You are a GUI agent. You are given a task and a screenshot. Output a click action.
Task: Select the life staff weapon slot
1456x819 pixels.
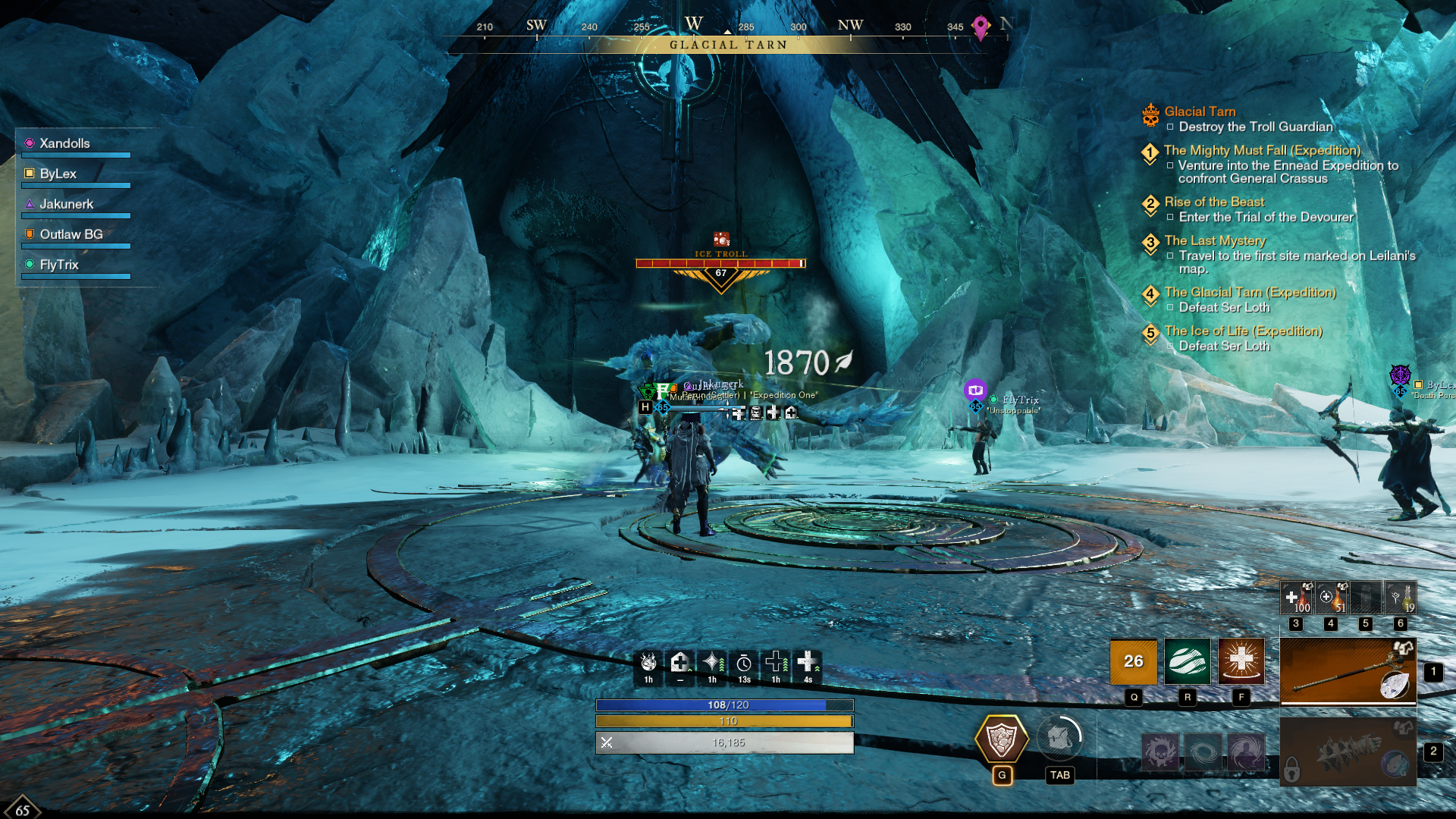[x=1348, y=670]
